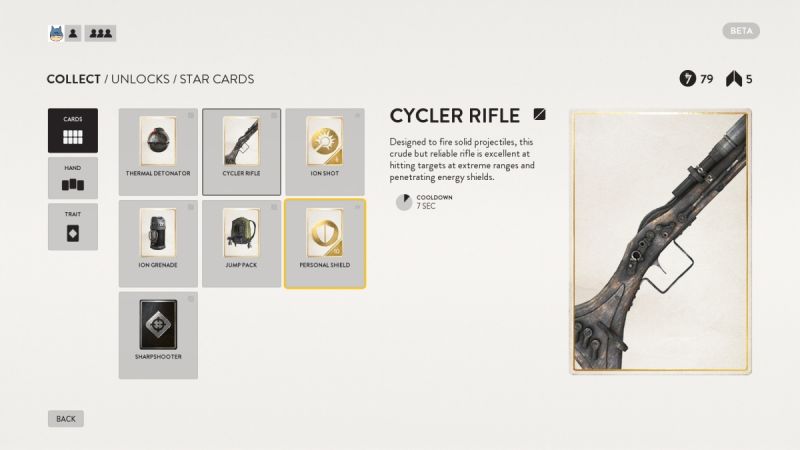Open the Hand tab
Viewport: 800px width, 450px height.
(x=73, y=177)
